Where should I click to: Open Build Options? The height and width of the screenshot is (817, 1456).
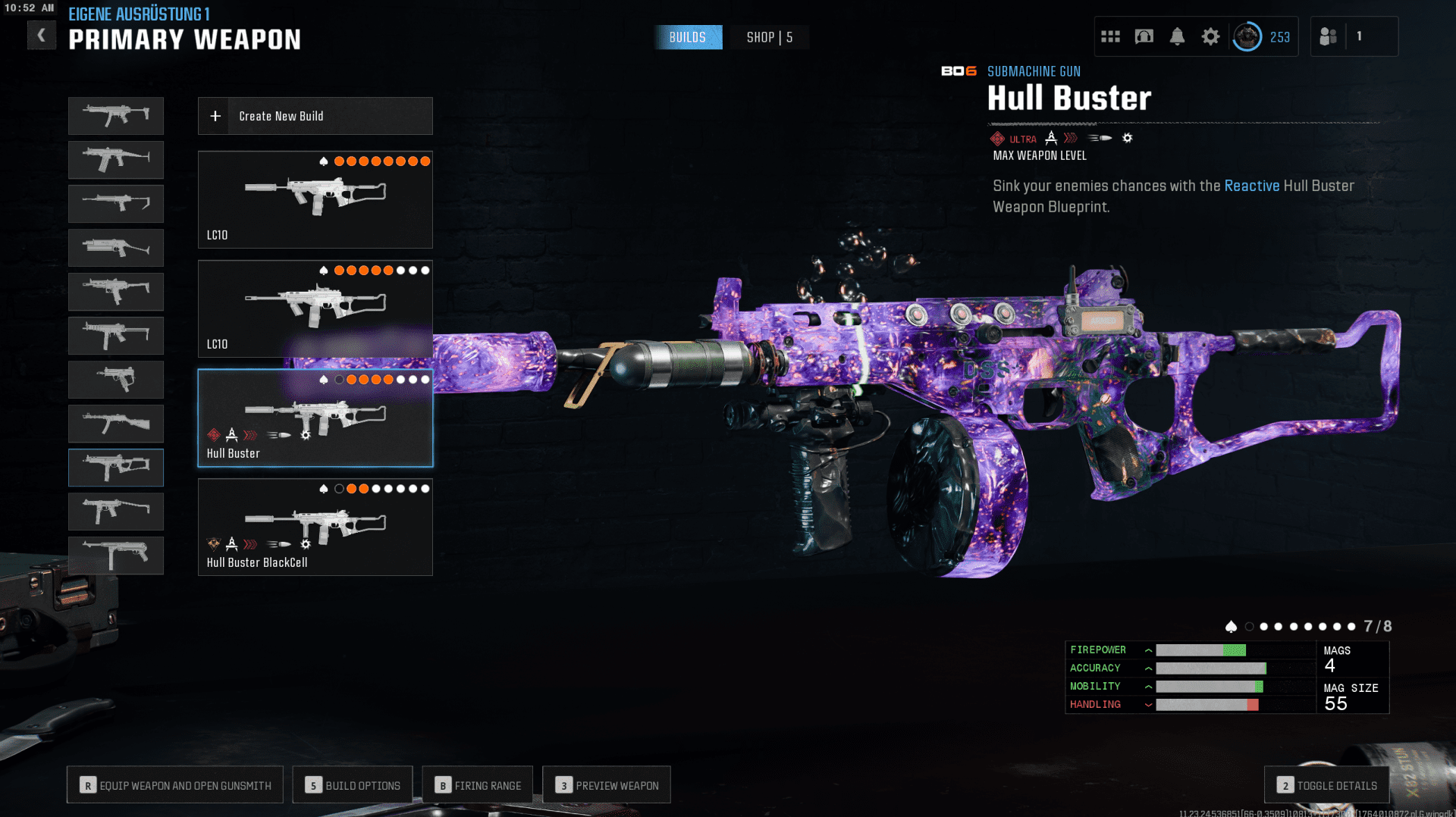353,785
